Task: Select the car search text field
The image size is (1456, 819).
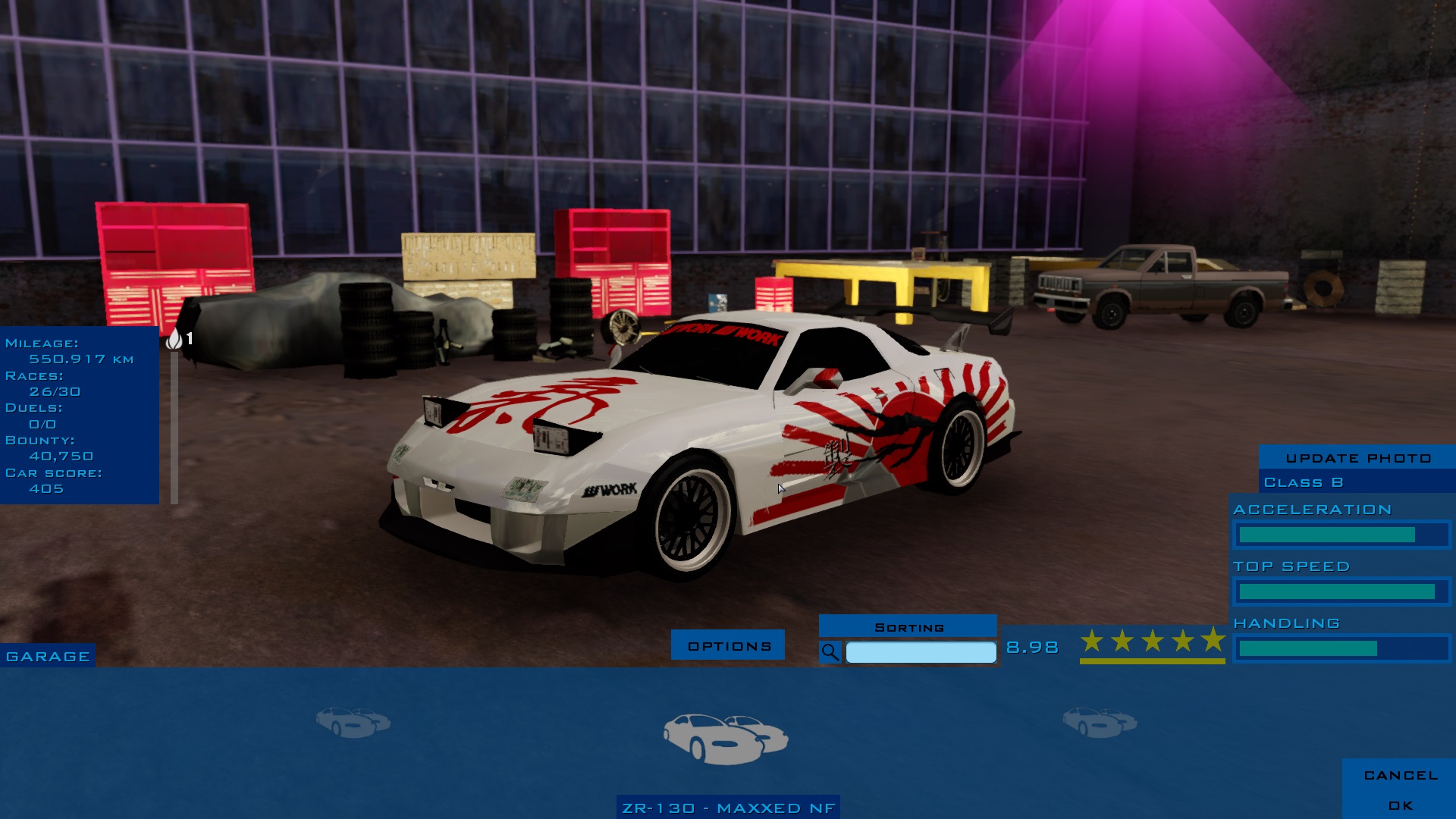Action: click(921, 652)
